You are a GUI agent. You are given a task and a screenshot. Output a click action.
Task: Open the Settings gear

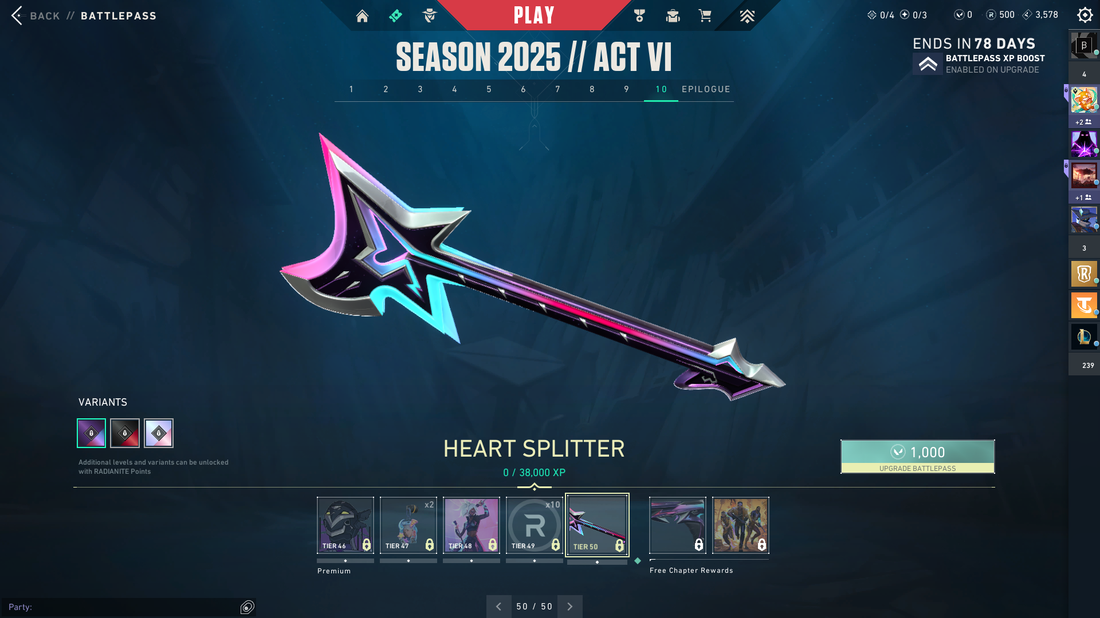point(1085,15)
